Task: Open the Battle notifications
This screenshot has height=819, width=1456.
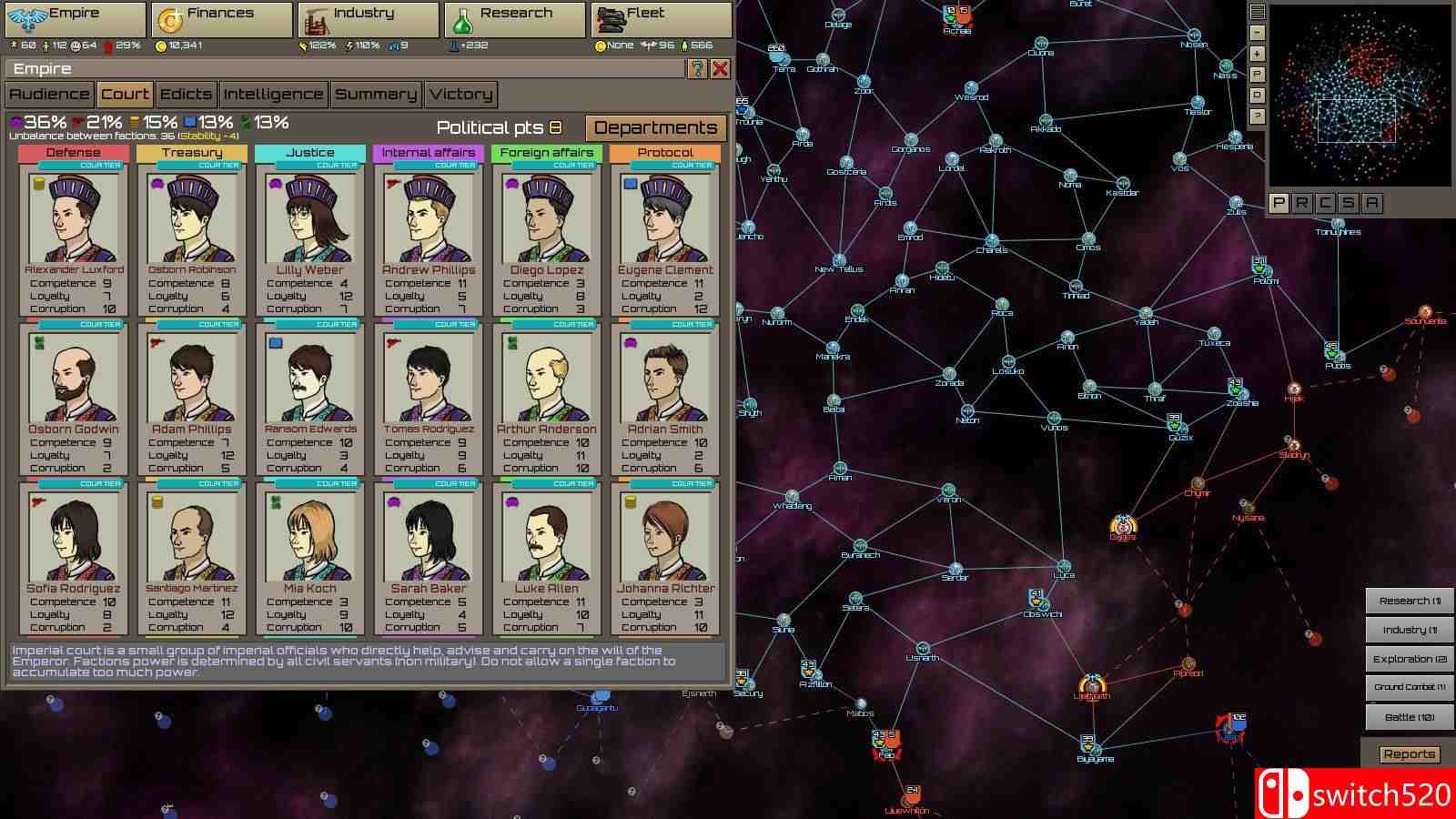Action: click(1409, 717)
